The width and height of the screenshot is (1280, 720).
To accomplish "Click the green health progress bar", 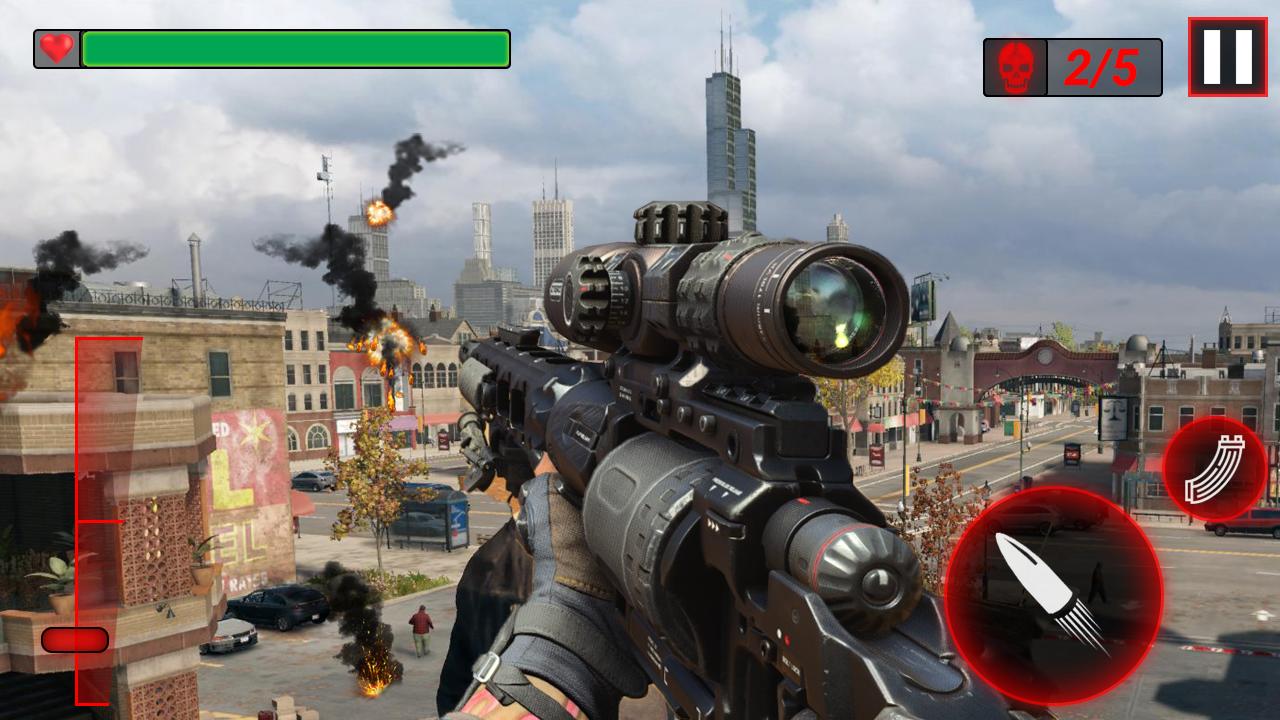I will [x=295, y=48].
